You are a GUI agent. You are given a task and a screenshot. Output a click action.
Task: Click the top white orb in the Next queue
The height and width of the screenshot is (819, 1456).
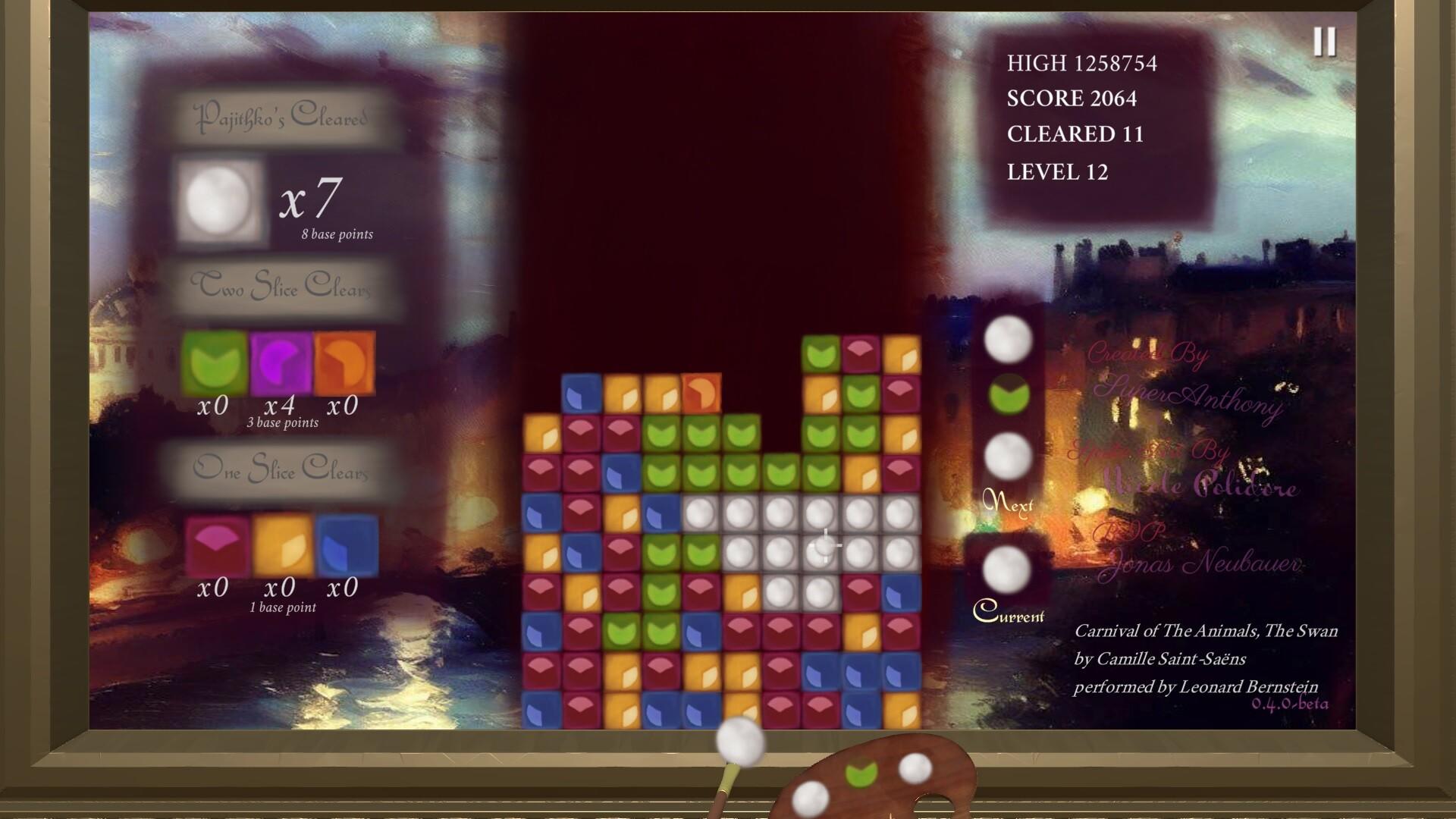1009,338
